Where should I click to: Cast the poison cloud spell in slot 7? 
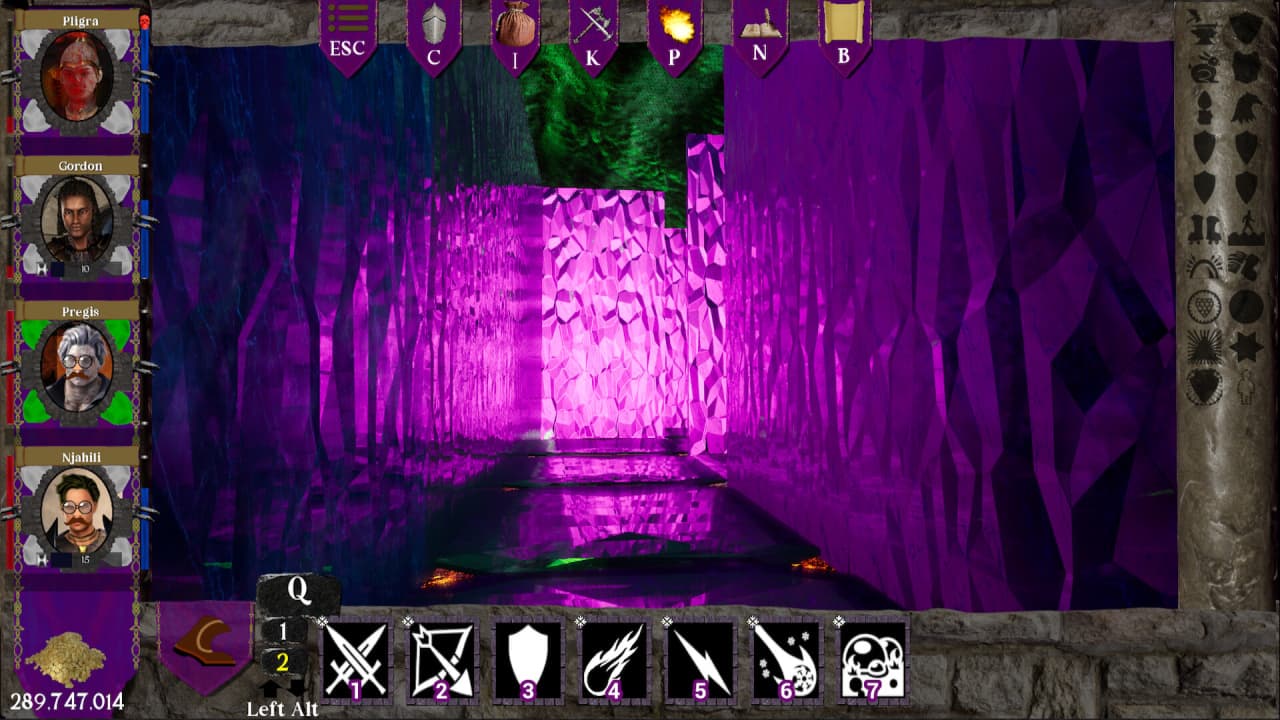coord(872,660)
